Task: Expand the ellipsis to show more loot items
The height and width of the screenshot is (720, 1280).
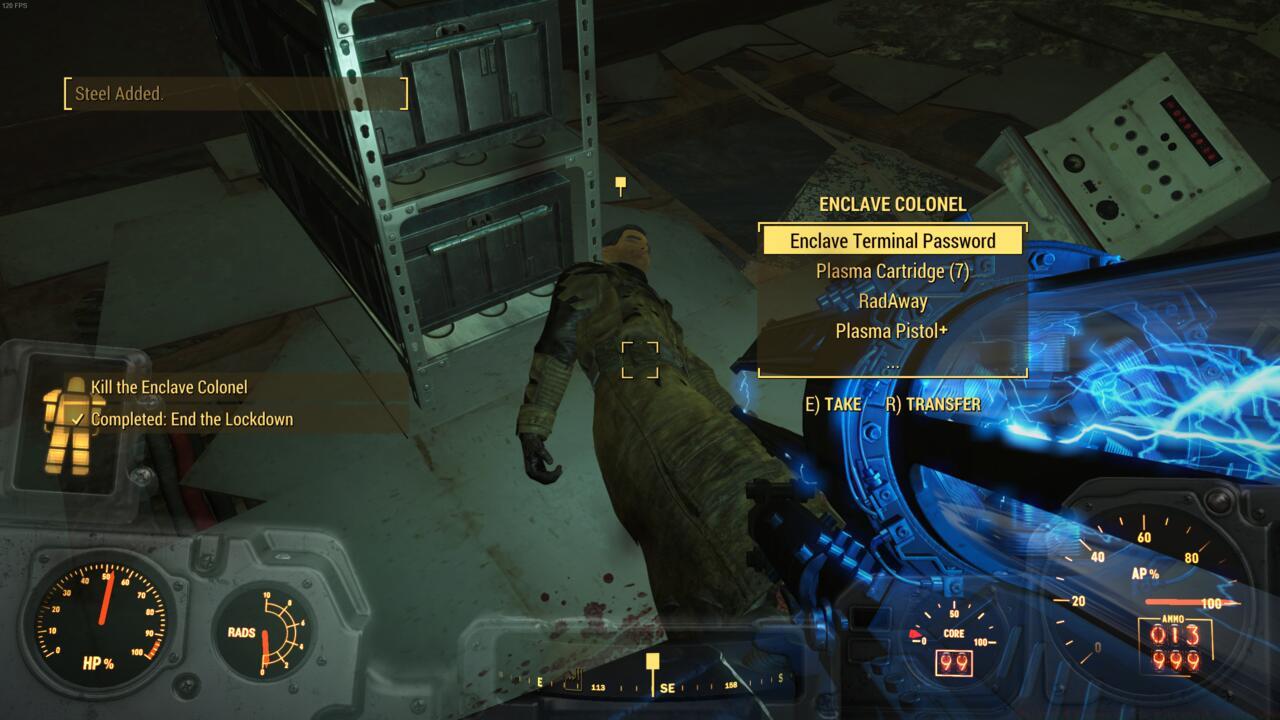Action: pyautogui.click(x=894, y=368)
